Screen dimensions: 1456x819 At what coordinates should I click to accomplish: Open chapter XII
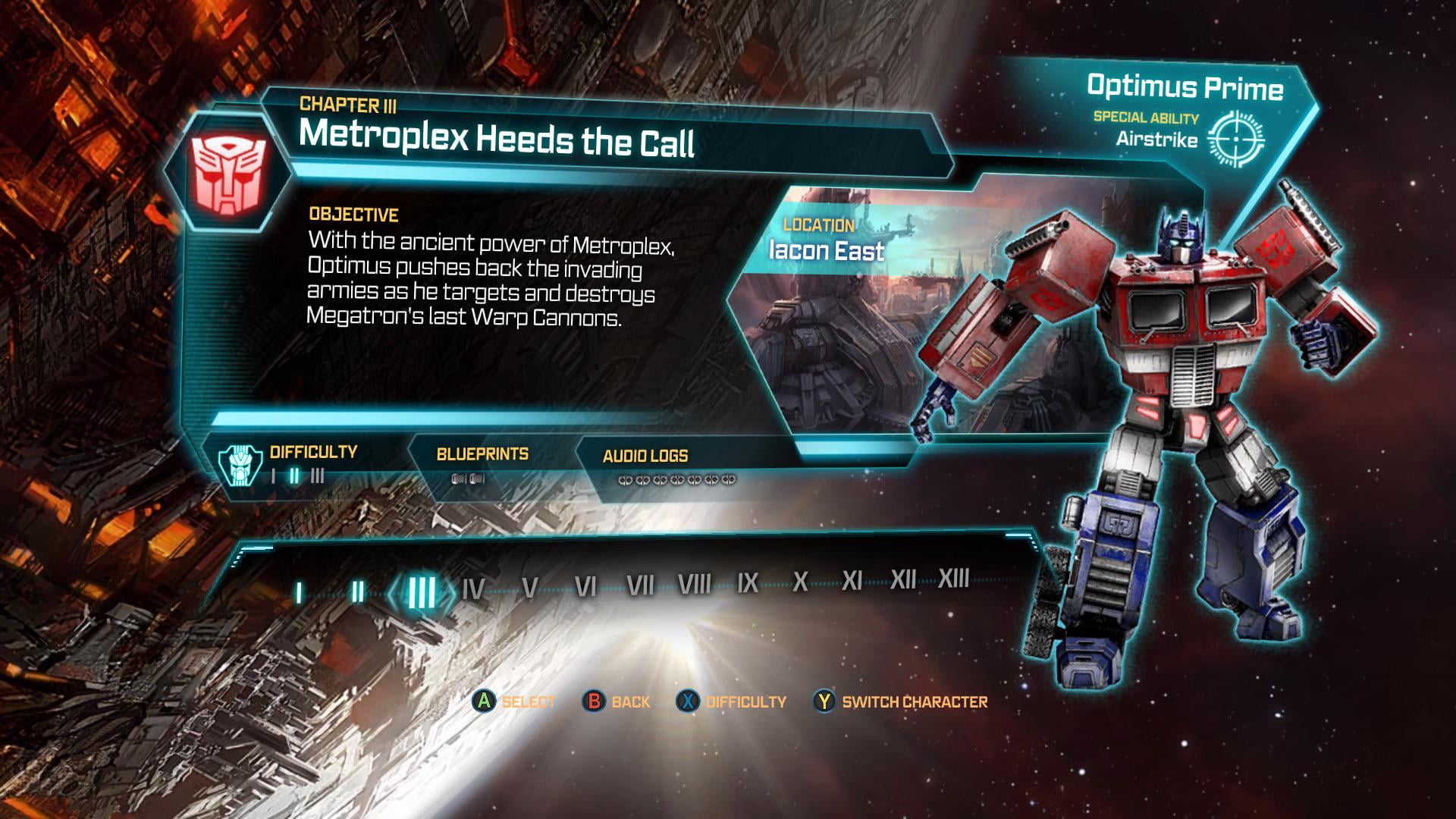903,579
